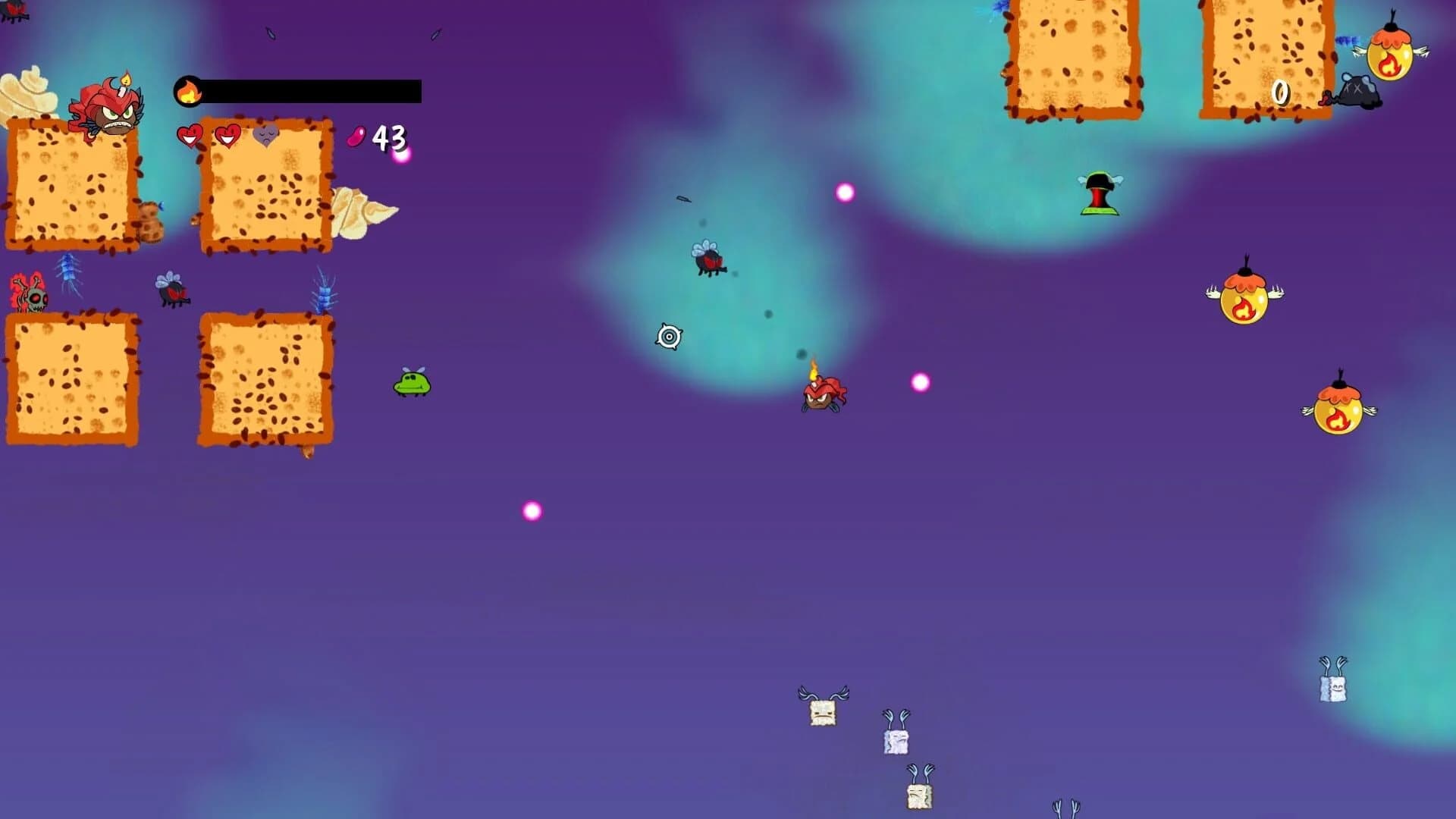1456x819 pixels.
Task: Select the jelly bean count showing 43
Action: point(390,136)
